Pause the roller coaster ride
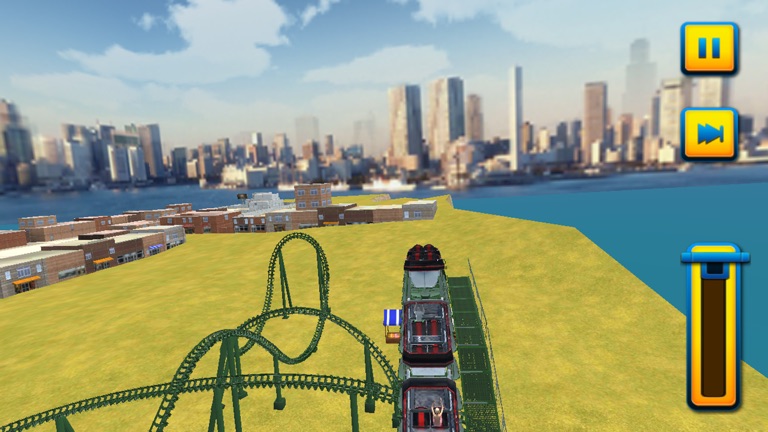Screen dimensions: 768x432 (x=709, y=49)
